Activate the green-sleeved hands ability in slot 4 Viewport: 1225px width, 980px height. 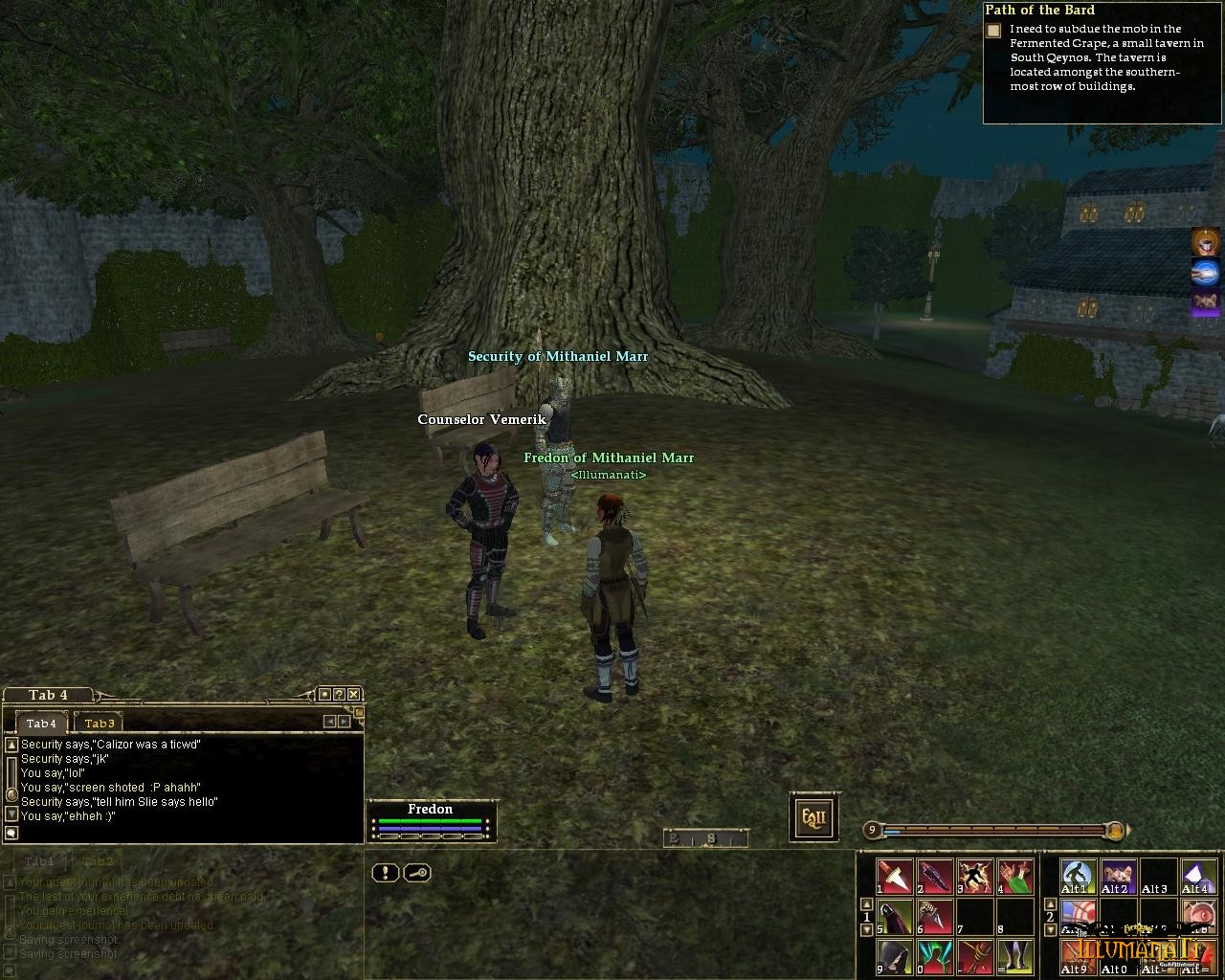click(x=1014, y=876)
